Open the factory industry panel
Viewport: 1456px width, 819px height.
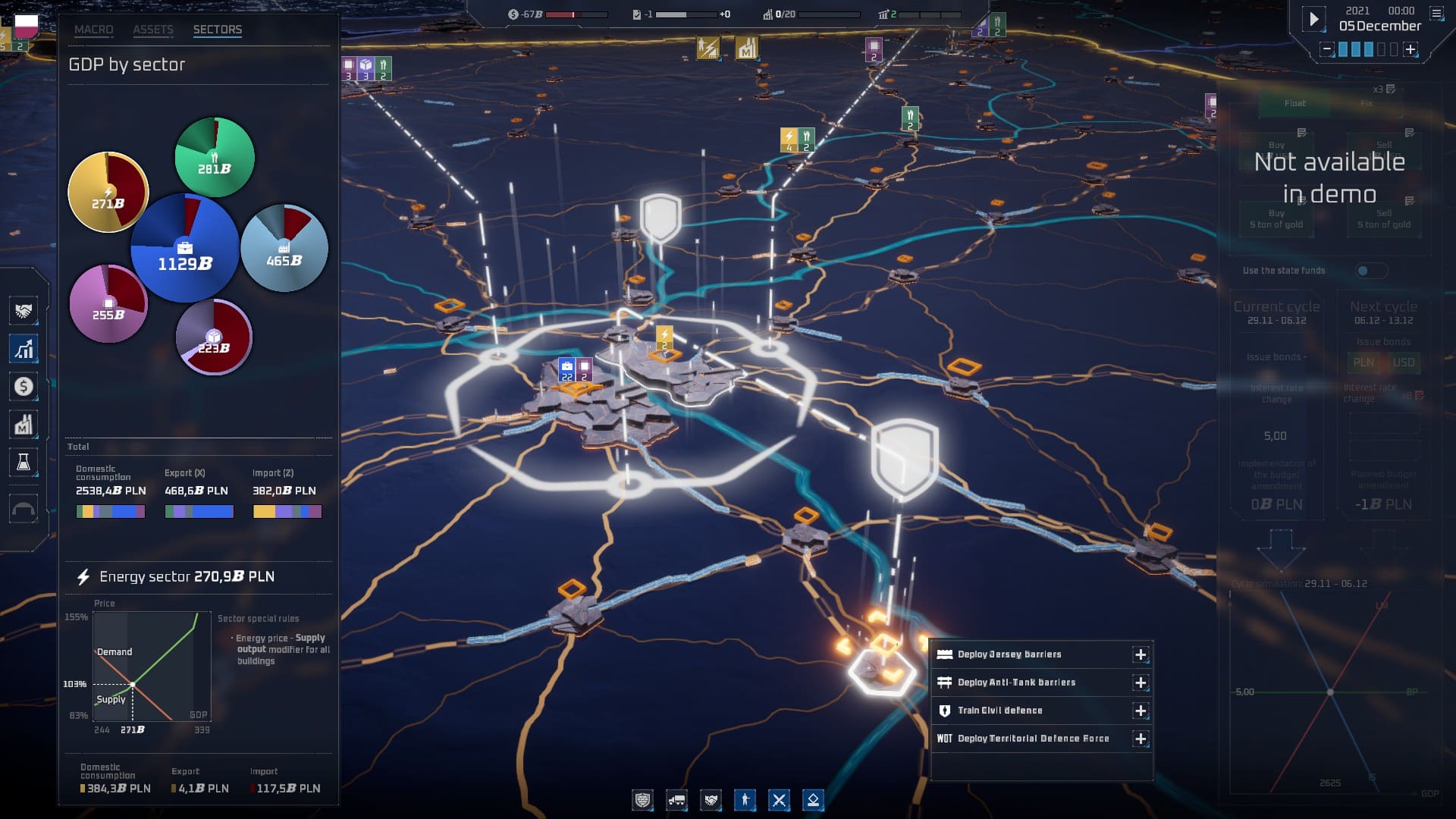point(24,425)
